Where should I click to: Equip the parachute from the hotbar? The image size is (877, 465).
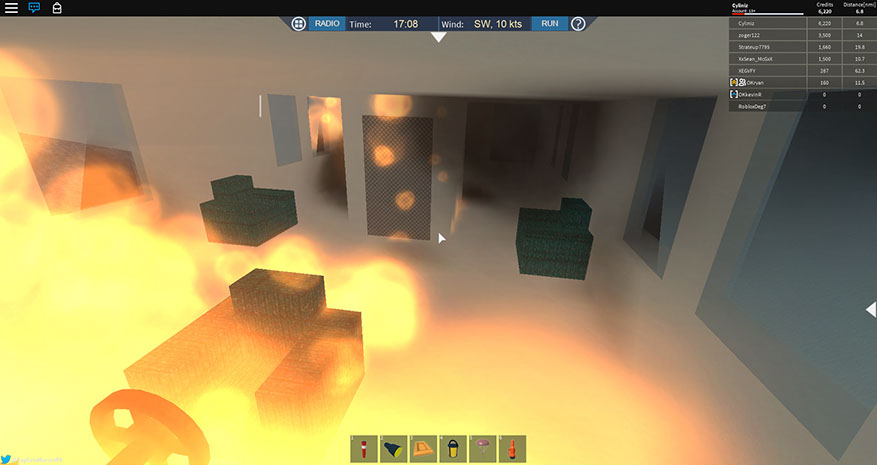[x=482, y=448]
